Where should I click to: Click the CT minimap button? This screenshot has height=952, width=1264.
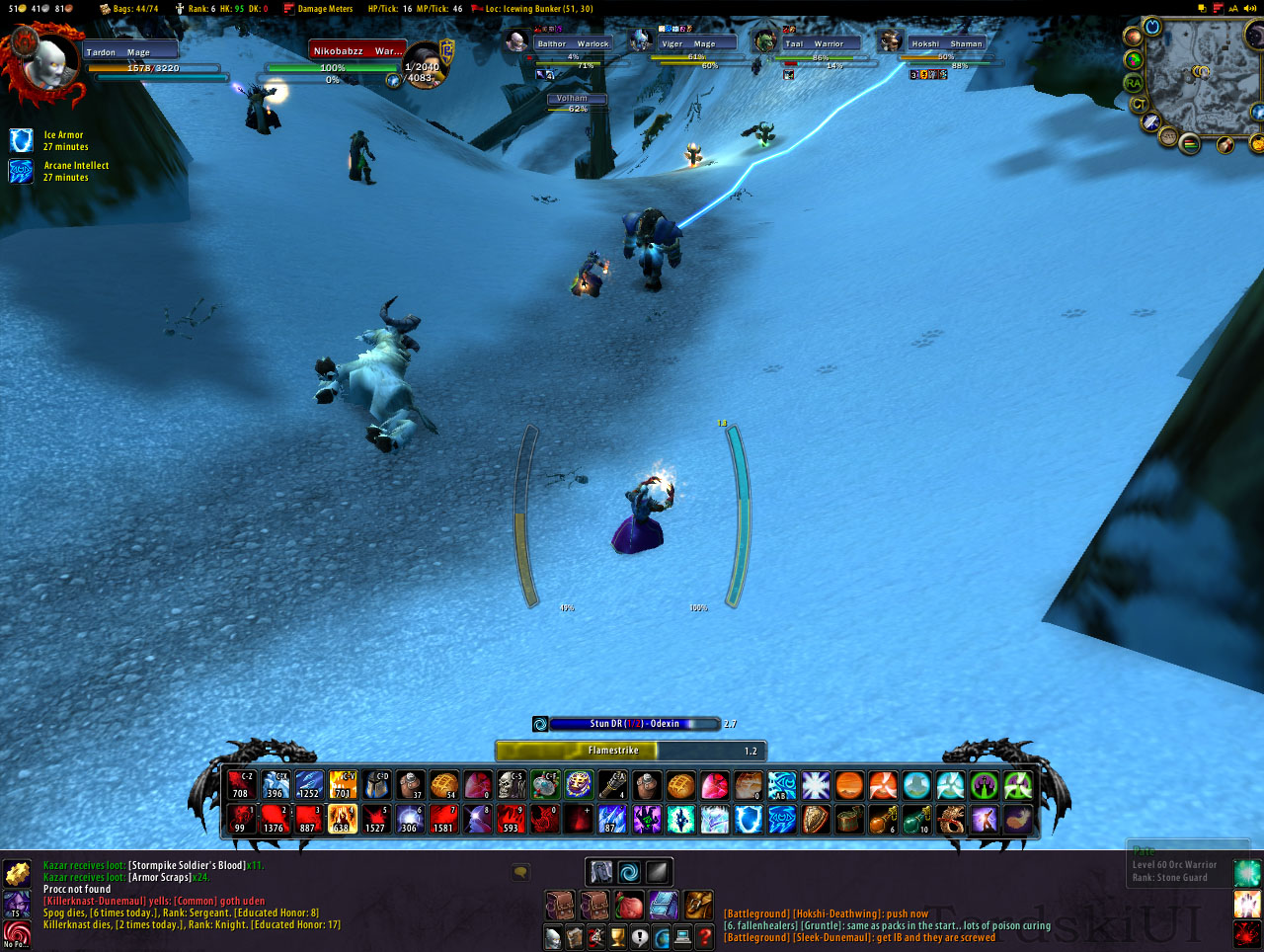pos(1139,103)
